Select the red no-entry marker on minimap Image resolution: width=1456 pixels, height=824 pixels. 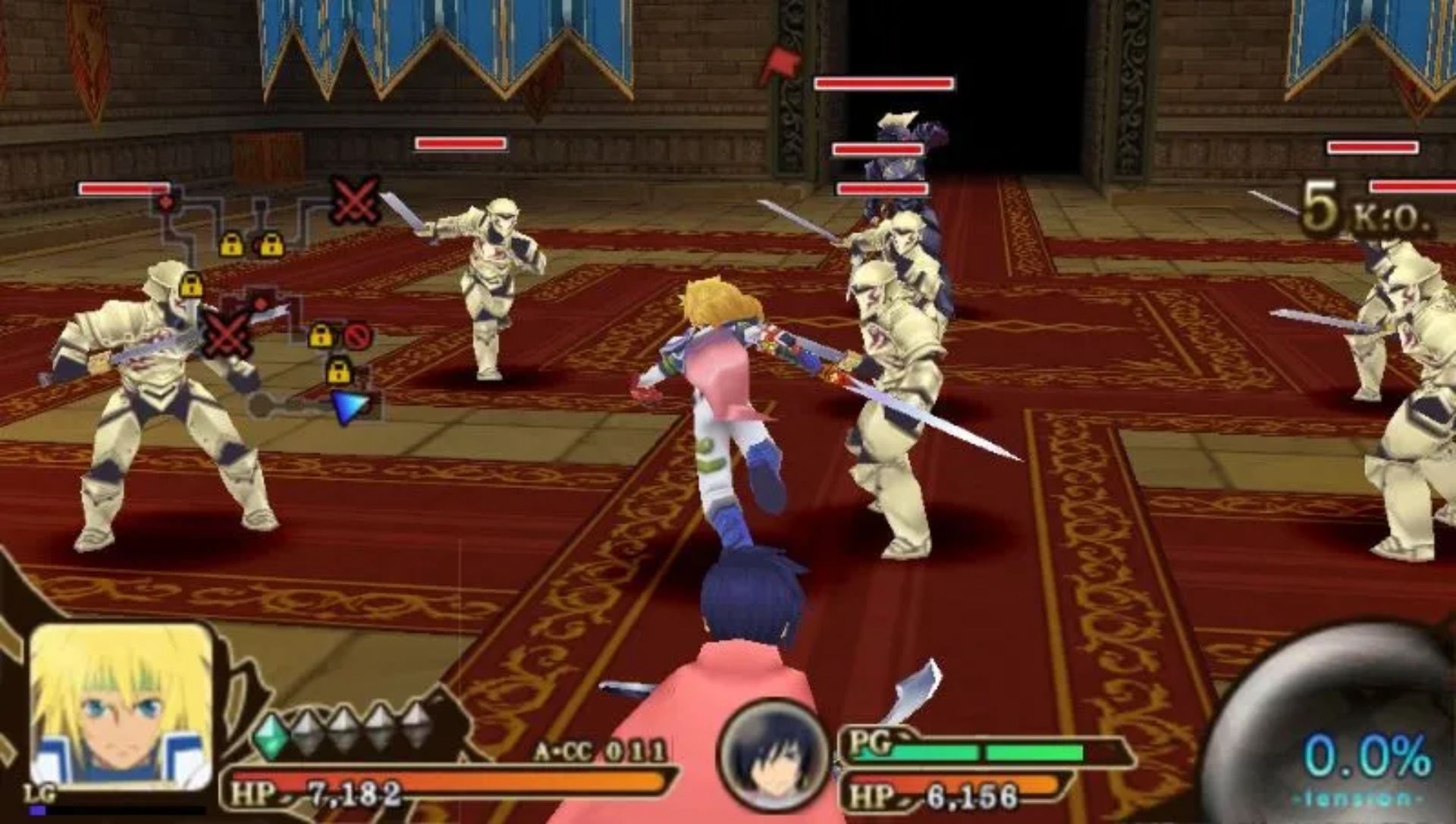[x=357, y=335]
